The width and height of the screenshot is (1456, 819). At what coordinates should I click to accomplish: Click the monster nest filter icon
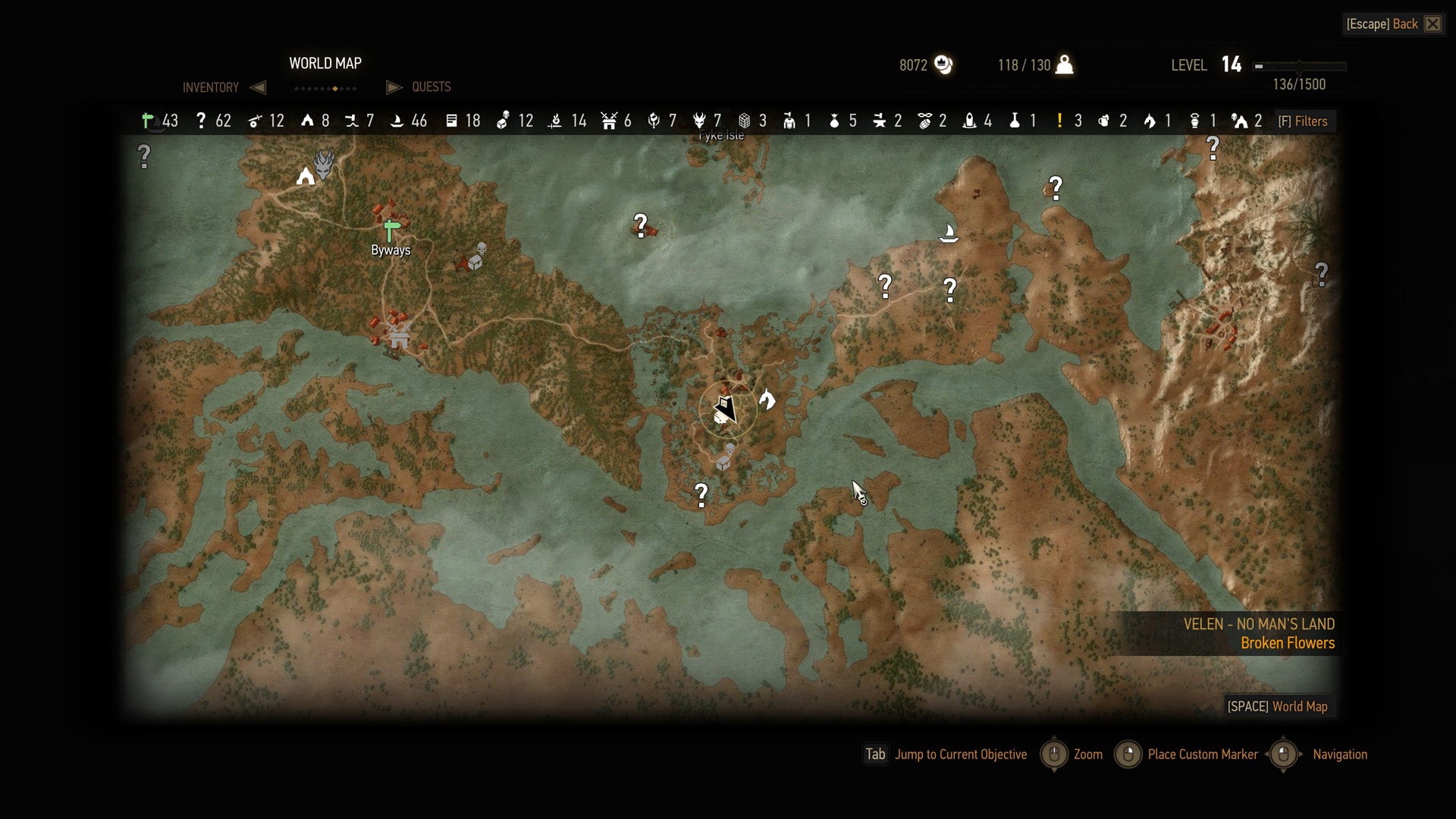tap(701, 121)
